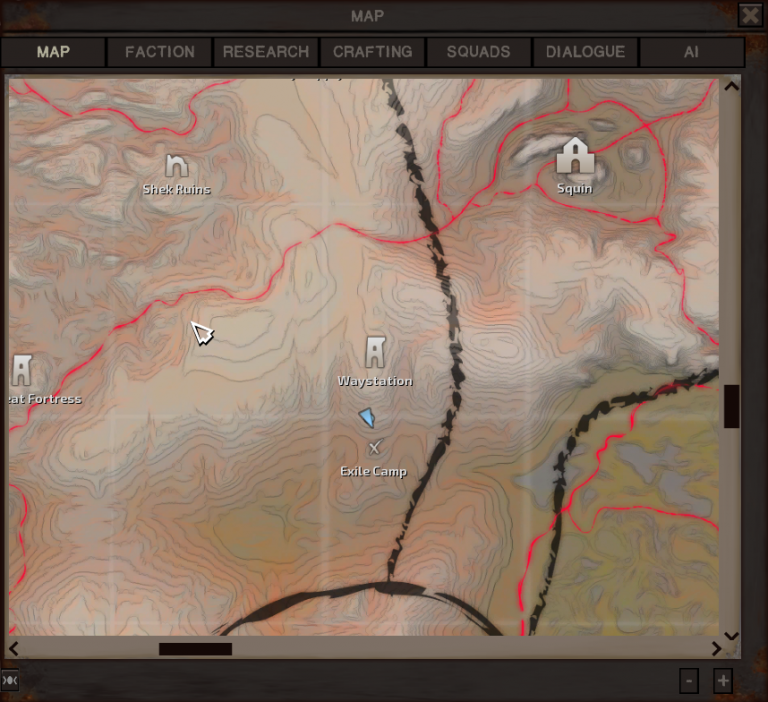
Task: Click the blue player position marker
Action: 367,417
